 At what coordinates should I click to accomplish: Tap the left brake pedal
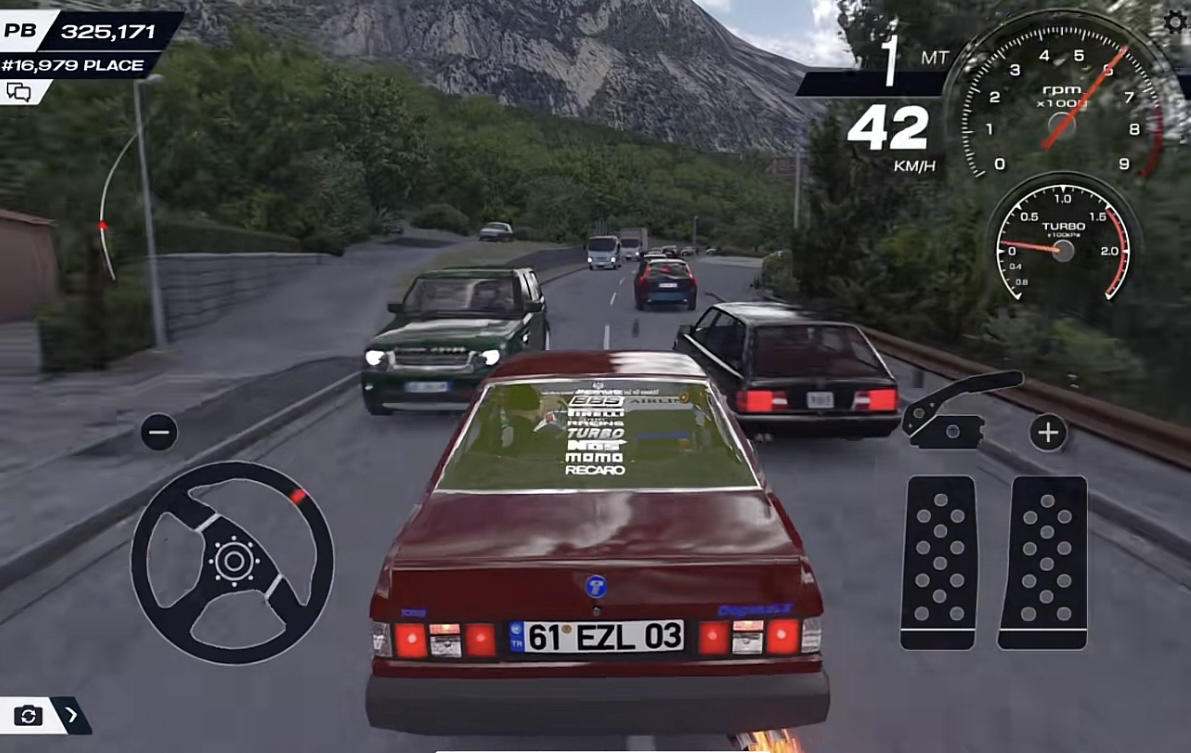pos(939,562)
